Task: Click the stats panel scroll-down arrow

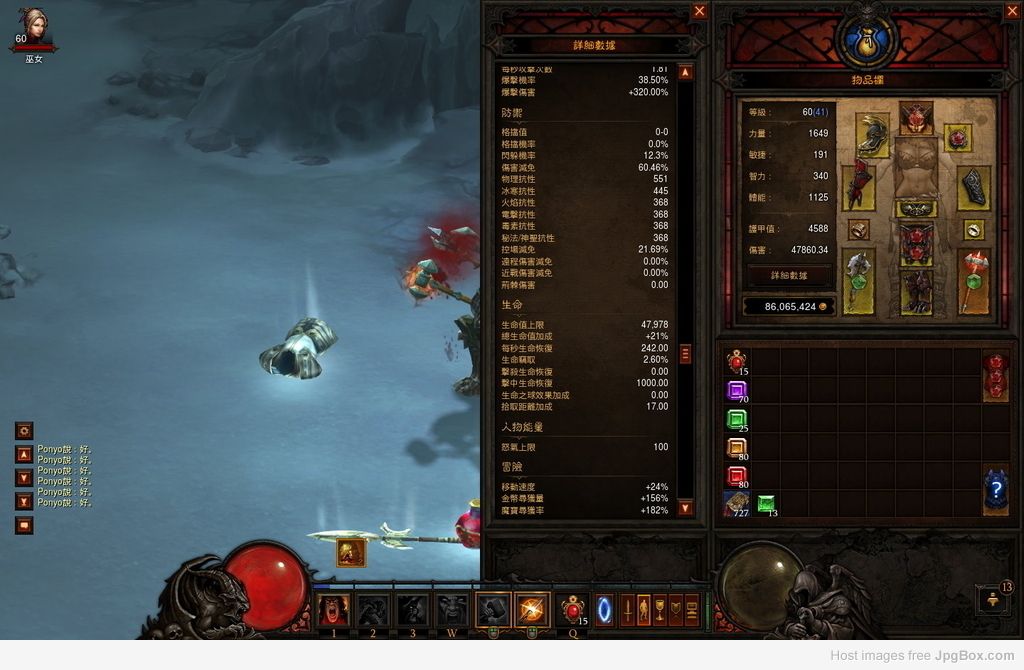Action: tap(685, 508)
